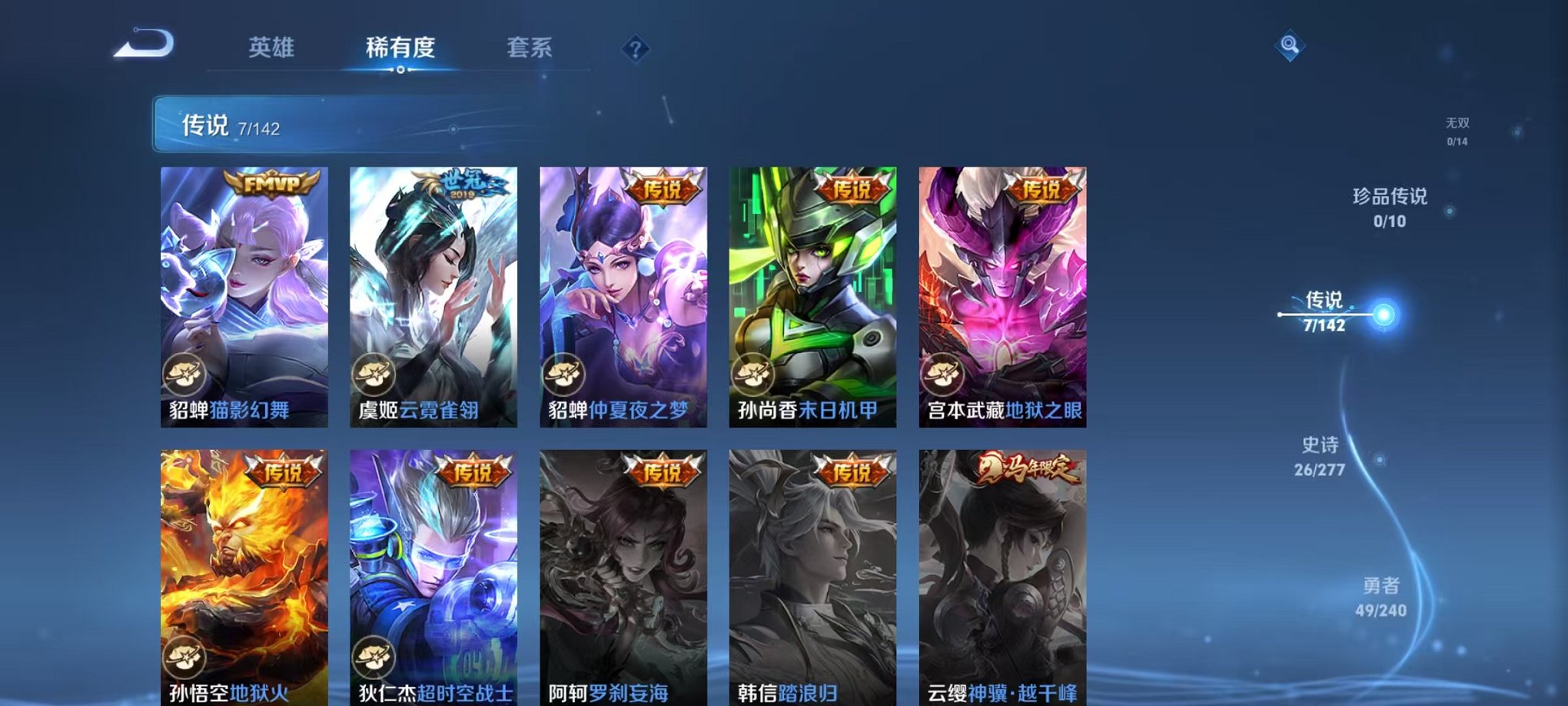Switch to the 英雄 tab
Screen dimensions: 1568x706
(269, 46)
